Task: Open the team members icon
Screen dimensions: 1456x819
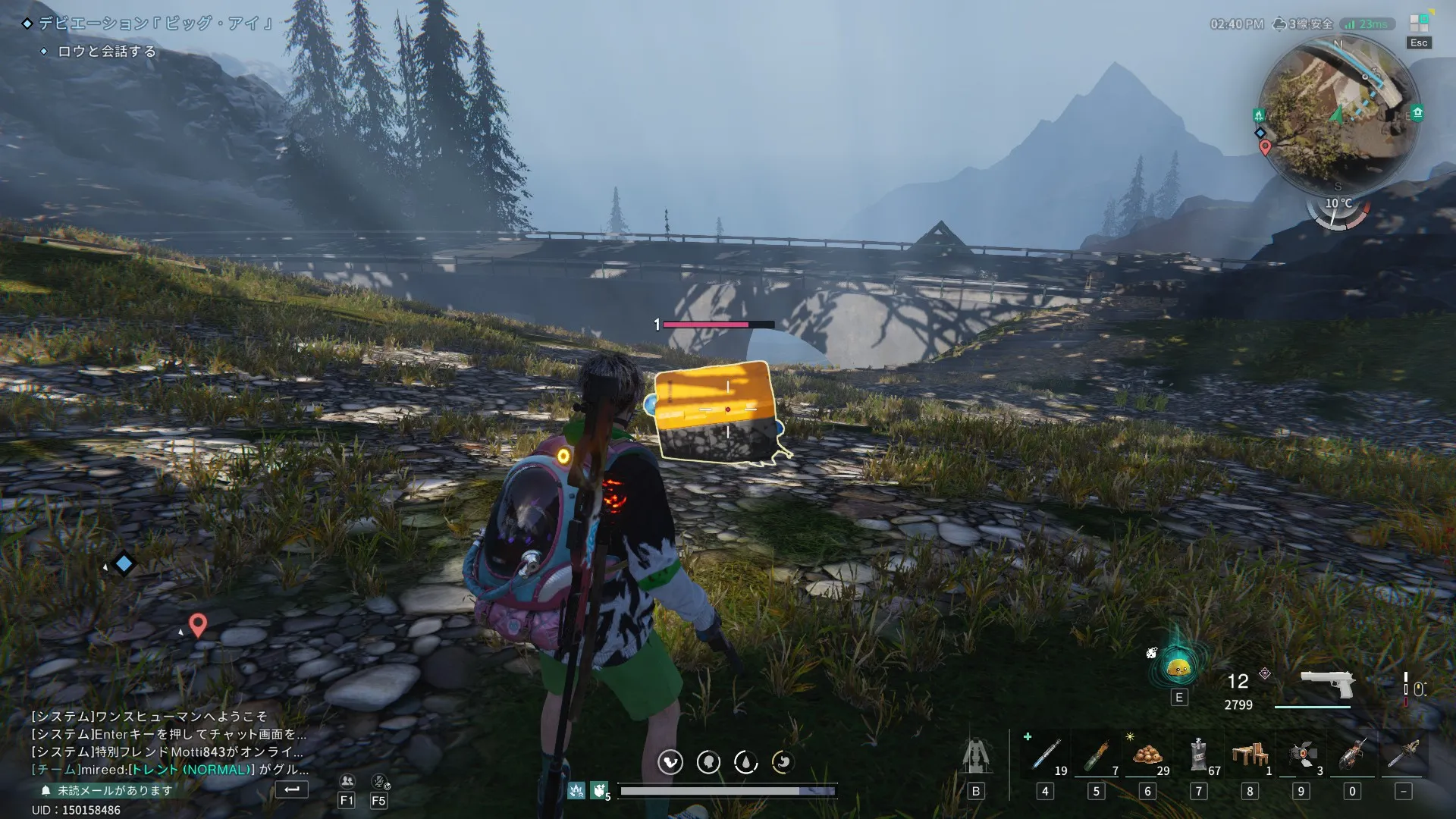Action: 347,781
